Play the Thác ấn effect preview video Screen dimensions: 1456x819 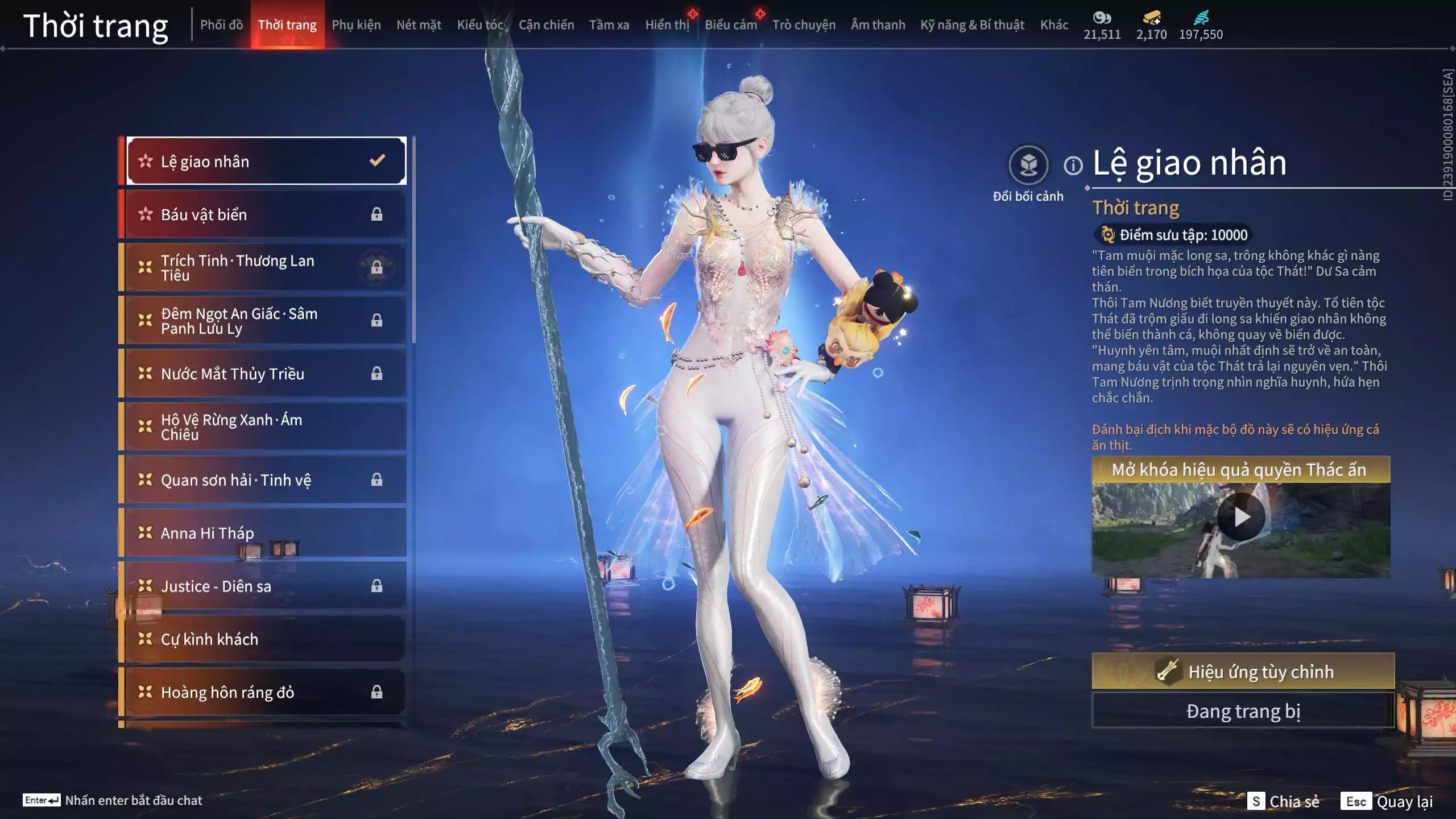1241,517
